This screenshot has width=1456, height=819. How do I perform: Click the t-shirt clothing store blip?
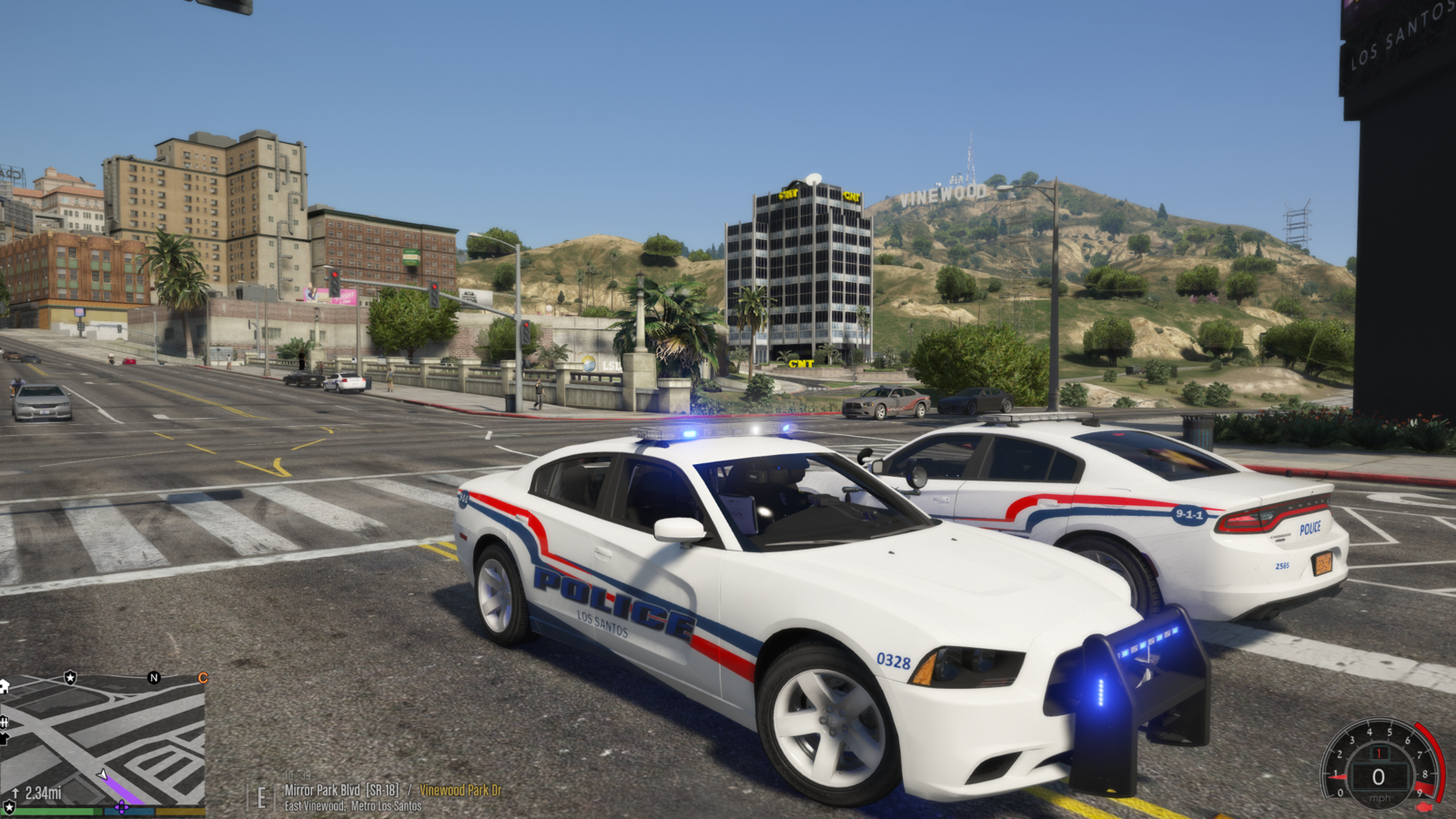[4, 739]
